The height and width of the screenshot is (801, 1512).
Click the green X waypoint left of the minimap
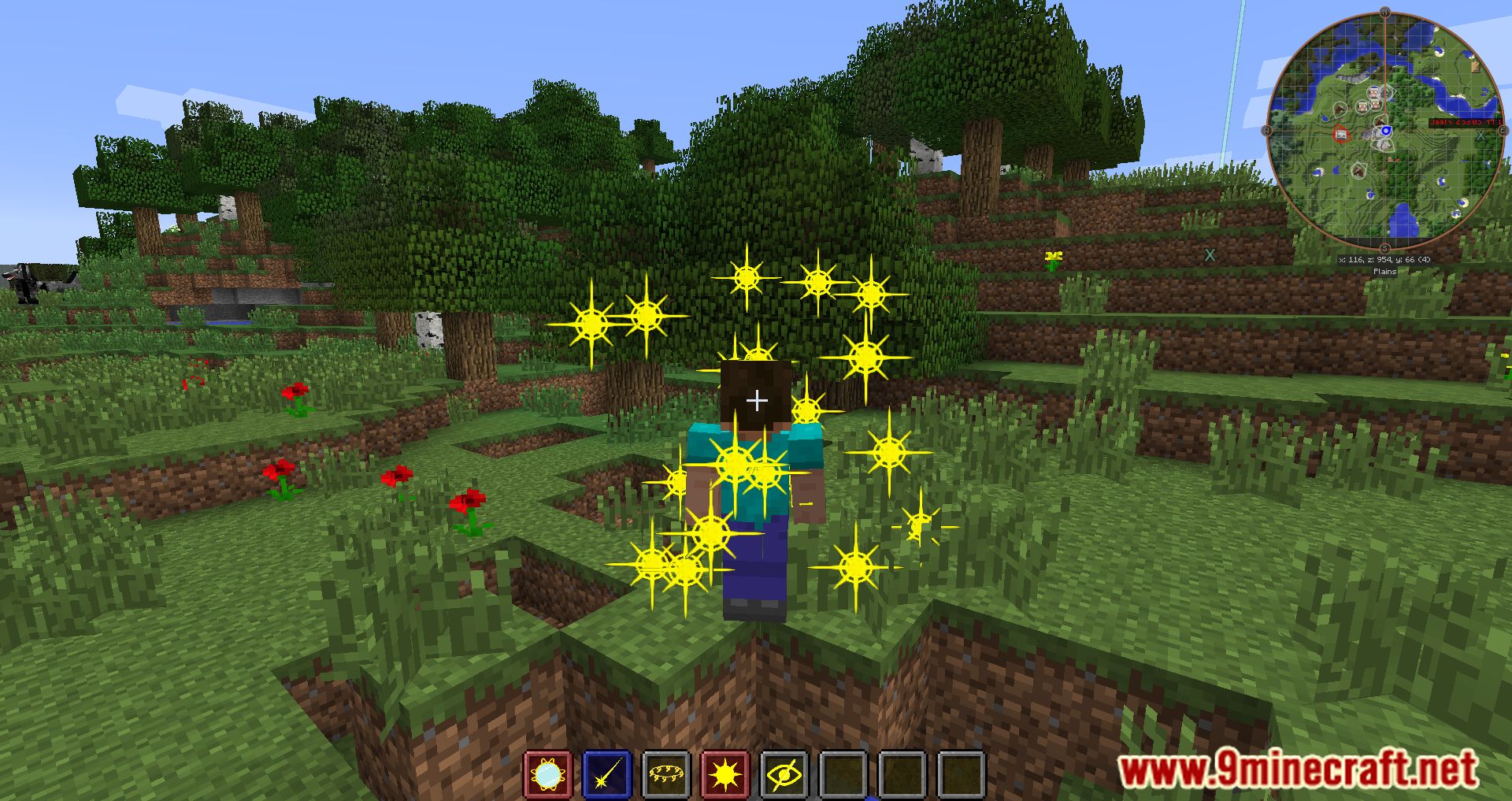(1208, 254)
